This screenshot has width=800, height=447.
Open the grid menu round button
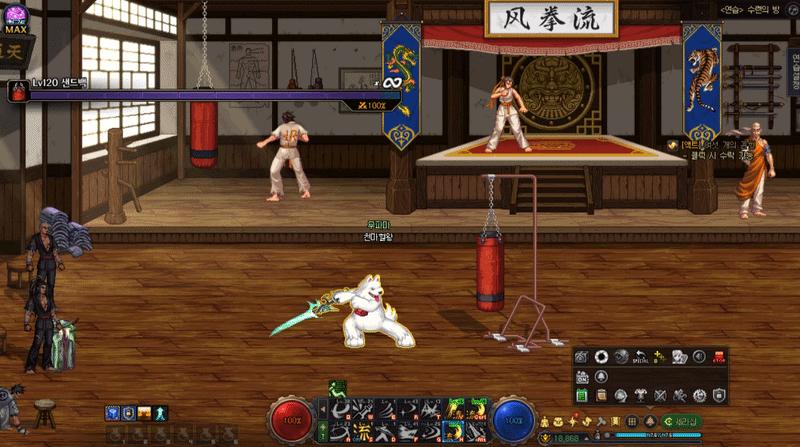[x=632, y=422]
